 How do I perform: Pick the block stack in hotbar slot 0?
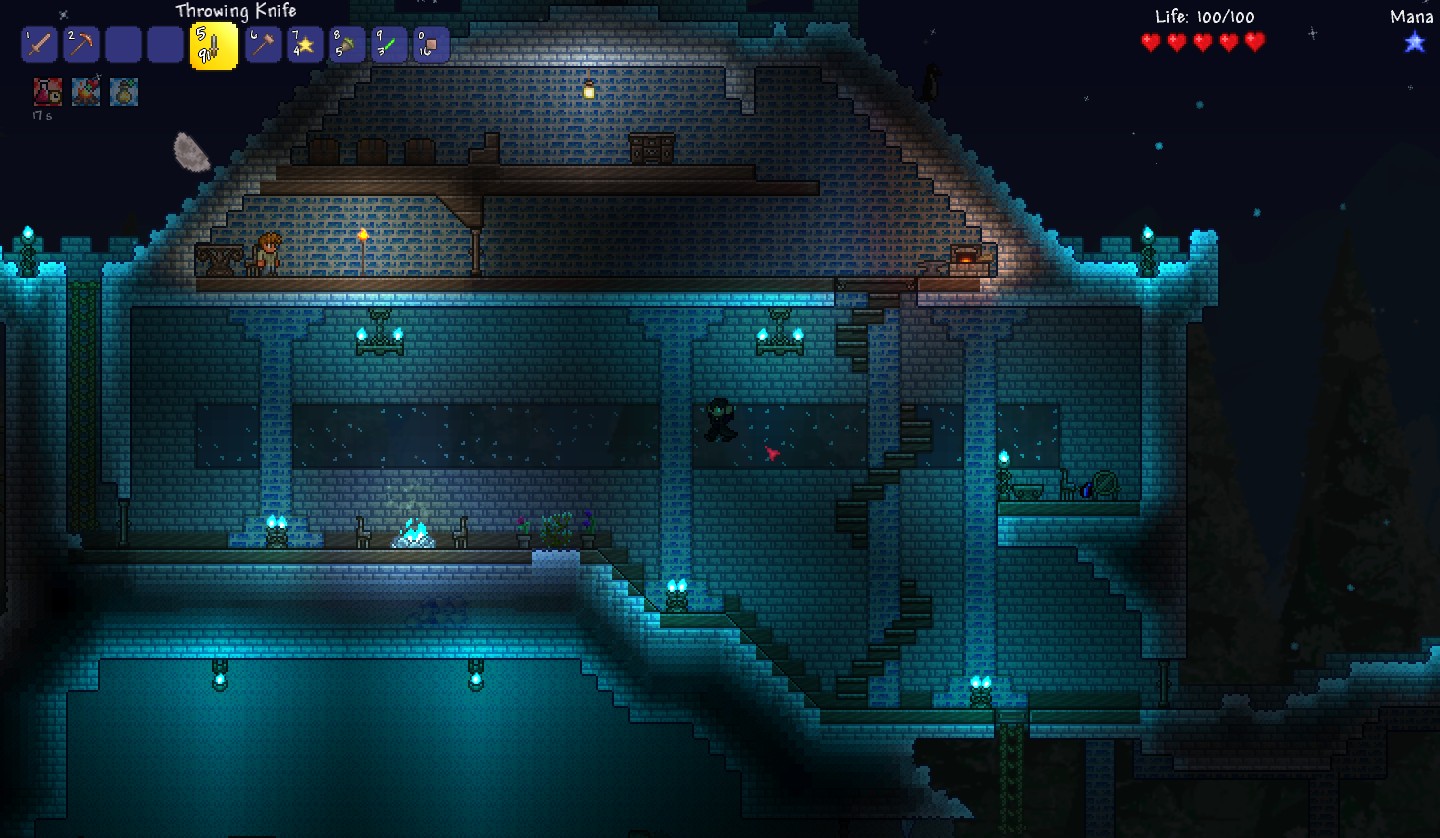click(431, 45)
